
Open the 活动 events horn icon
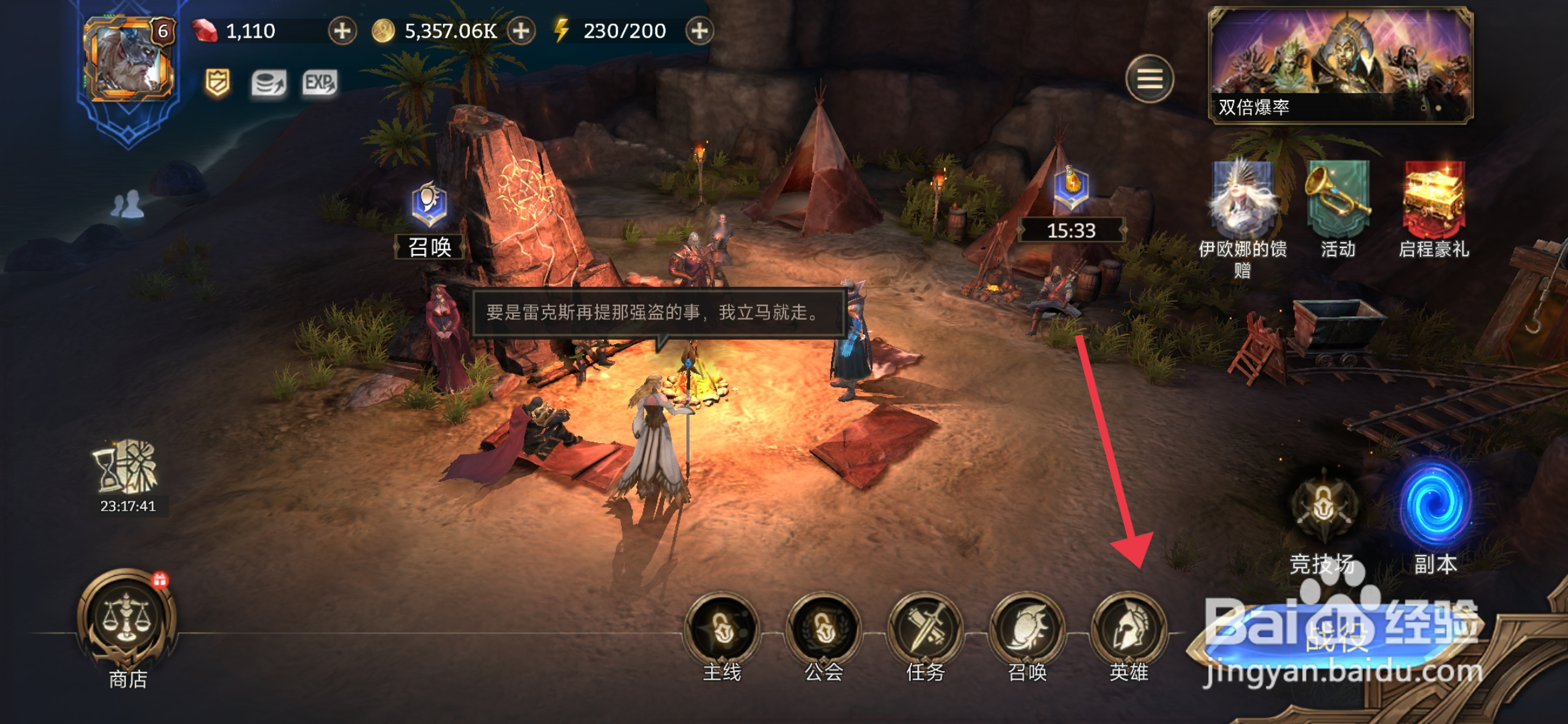[1337, 198]
